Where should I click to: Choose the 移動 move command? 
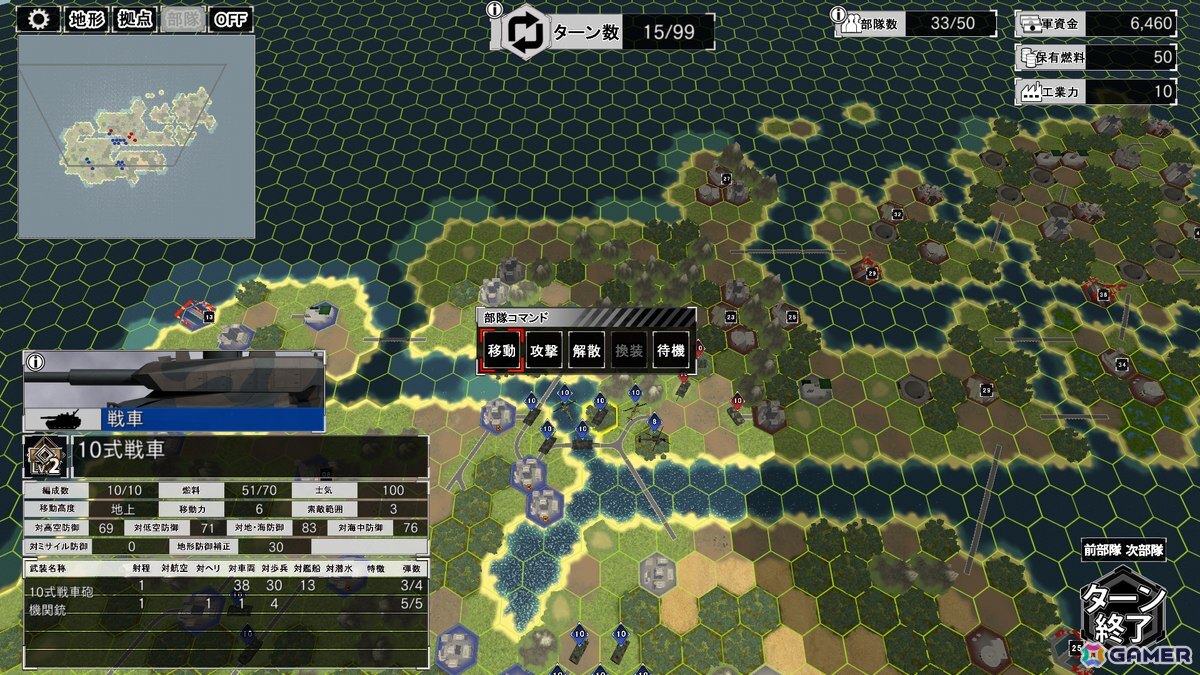501,351
